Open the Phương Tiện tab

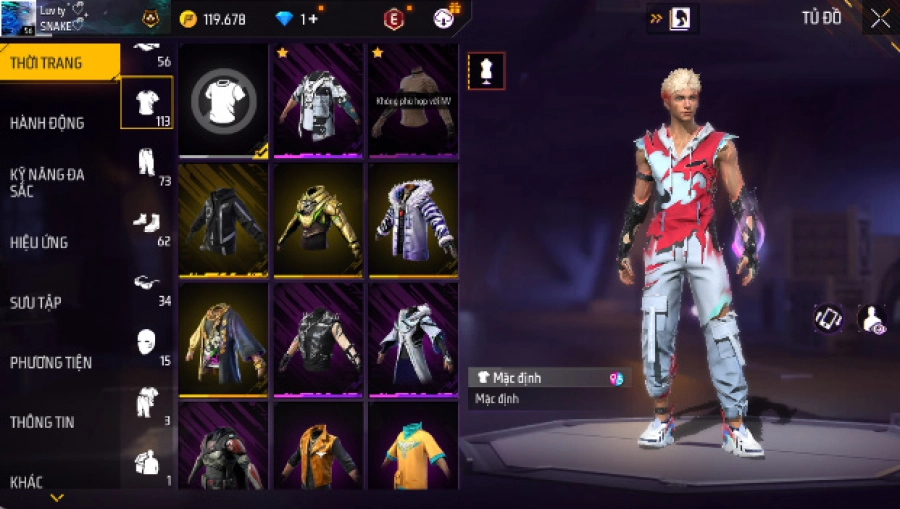49,362
